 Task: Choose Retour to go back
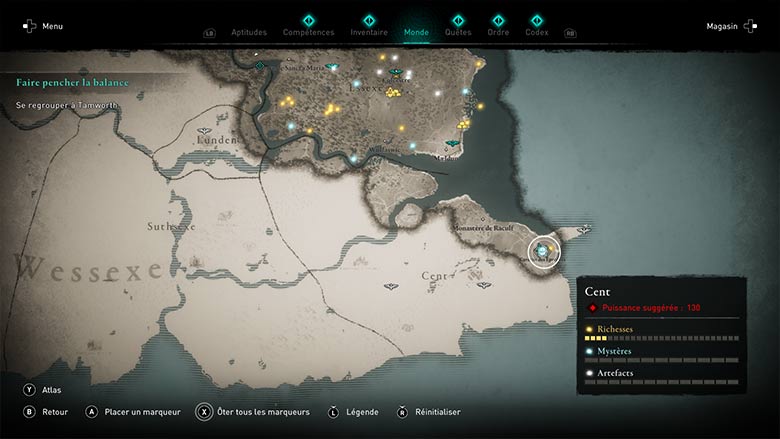(46, 411)
